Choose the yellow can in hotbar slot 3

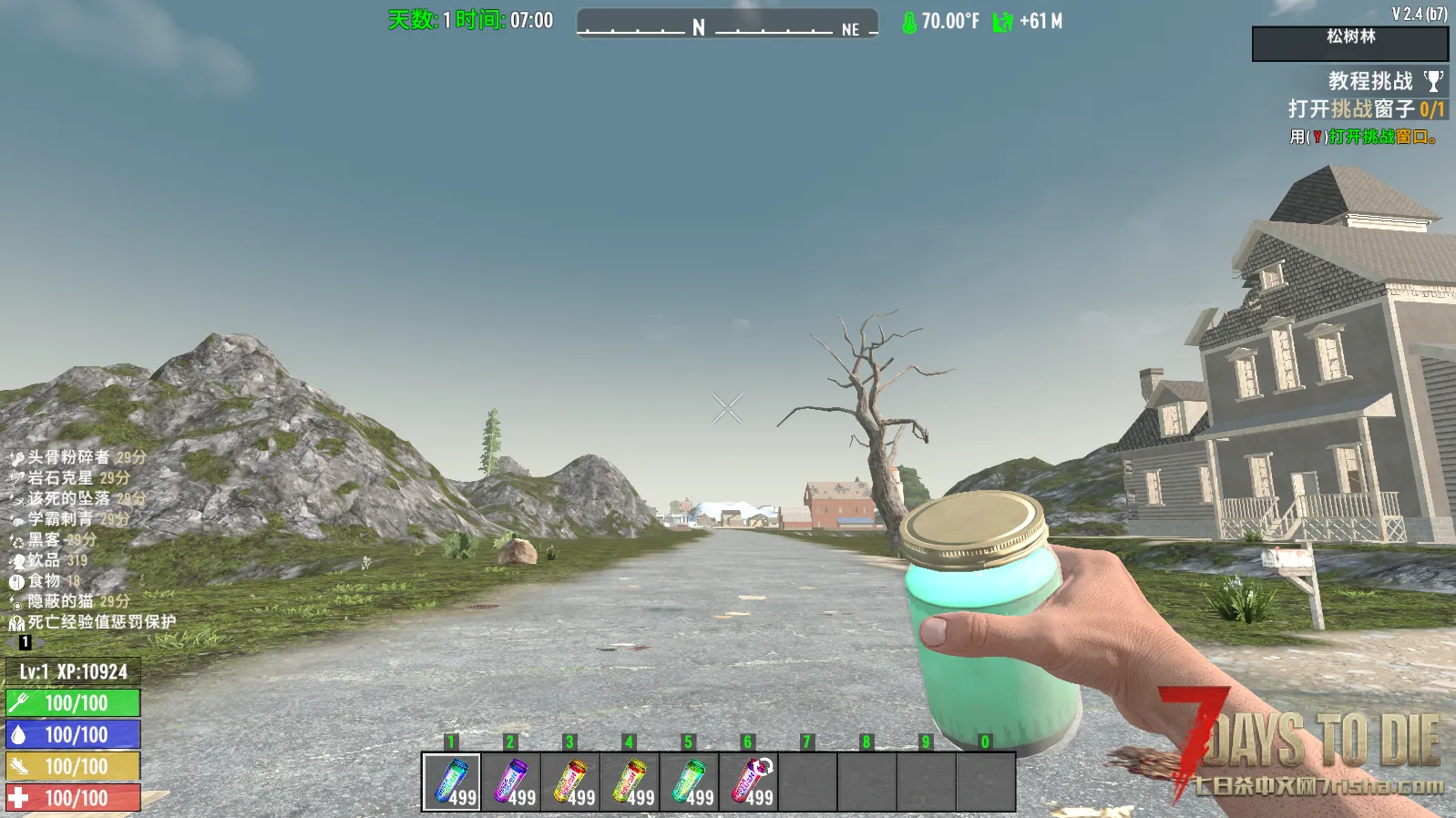[x=570, y=782]
